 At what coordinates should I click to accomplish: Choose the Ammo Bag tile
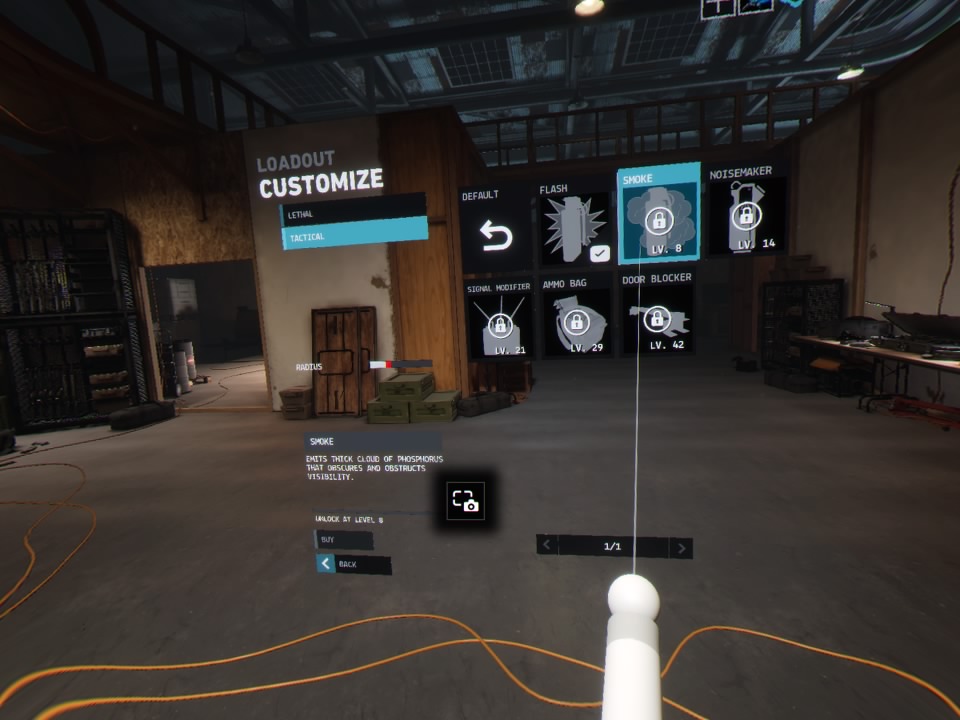click(575, 320)
